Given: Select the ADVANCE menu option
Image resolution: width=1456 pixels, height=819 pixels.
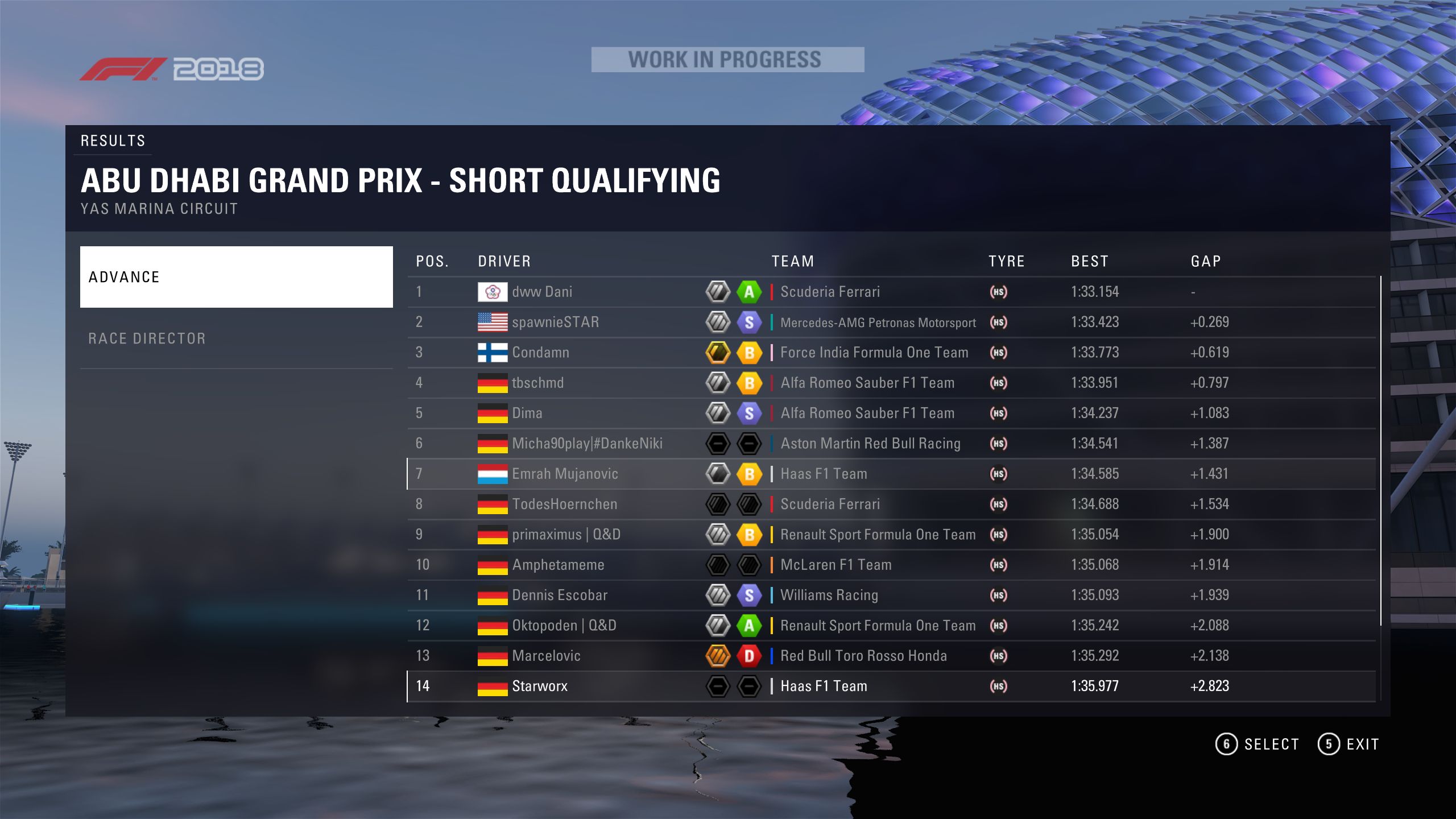Looking at the screenshot, I should pyautogui.click(x=236, y=277).
